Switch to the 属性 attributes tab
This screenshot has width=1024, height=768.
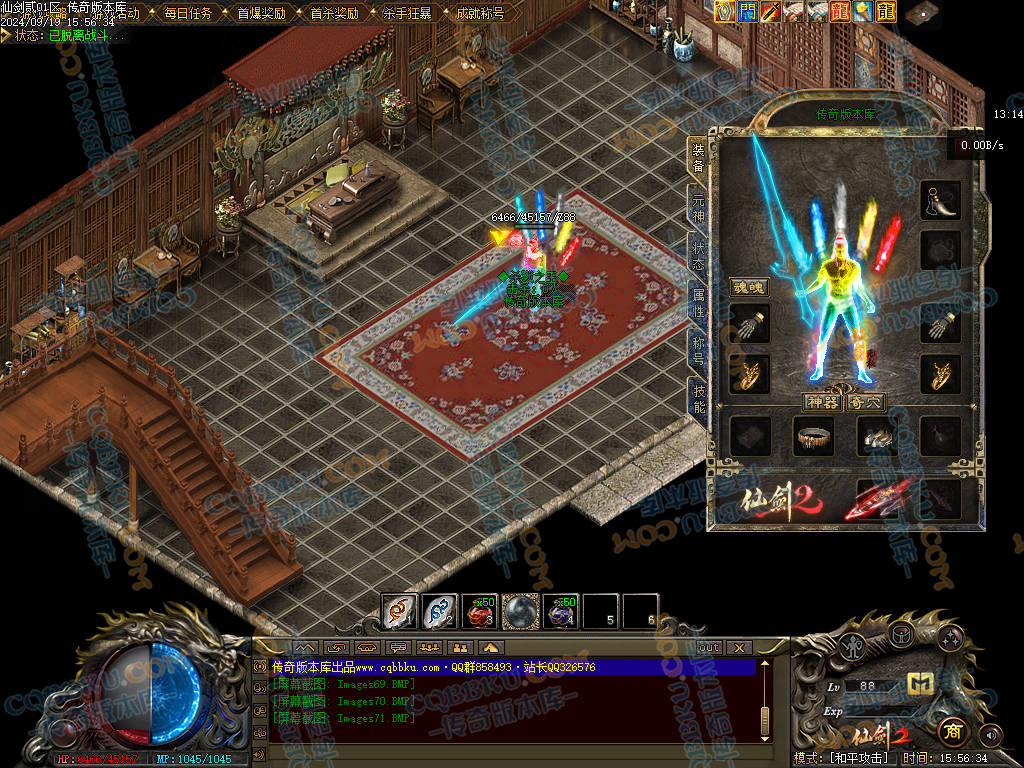click(x=698, y=303)
